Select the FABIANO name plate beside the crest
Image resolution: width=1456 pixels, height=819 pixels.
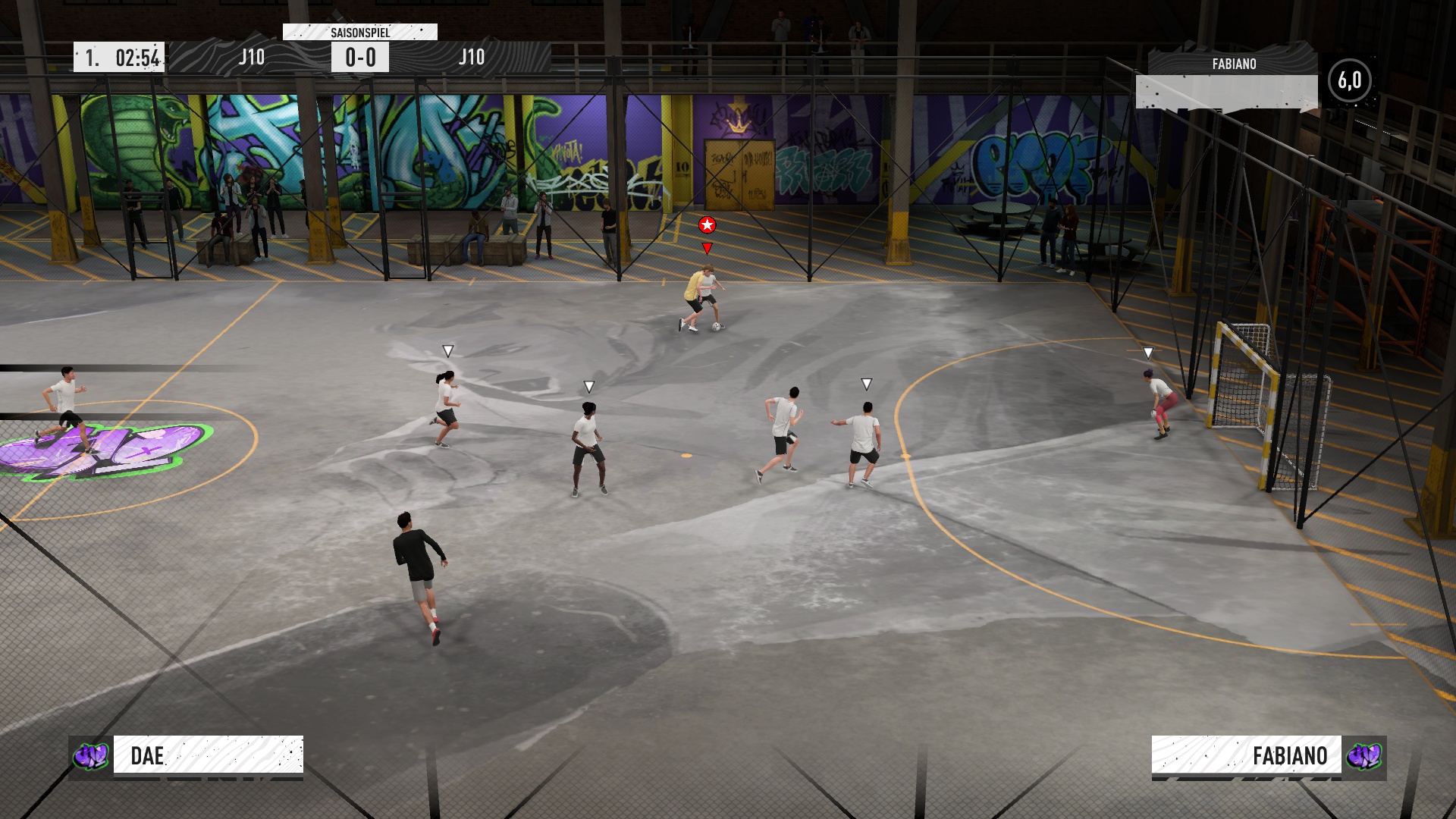tap(1246, 755)
